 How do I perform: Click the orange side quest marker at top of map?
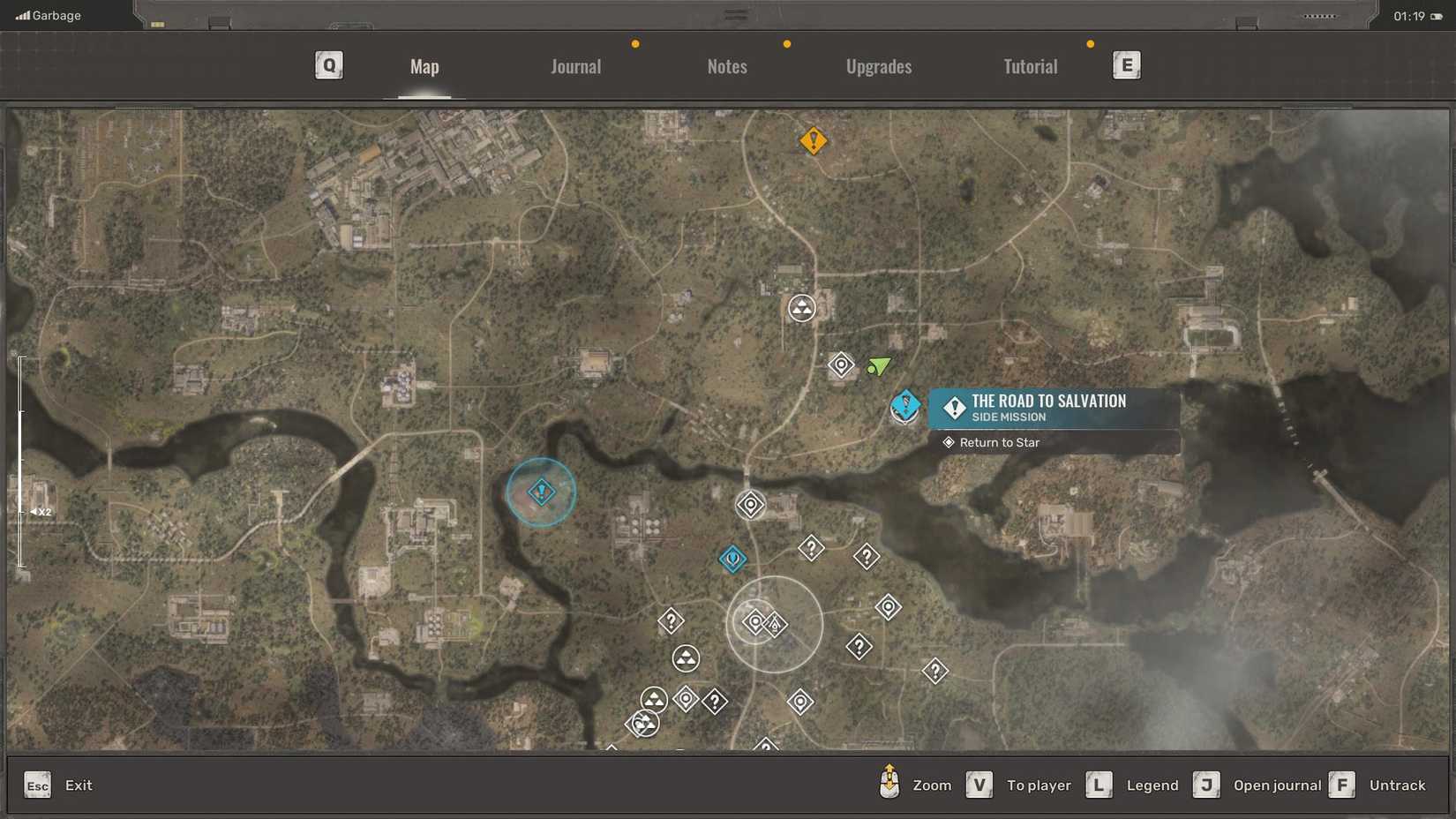click(x=813, y=141)
